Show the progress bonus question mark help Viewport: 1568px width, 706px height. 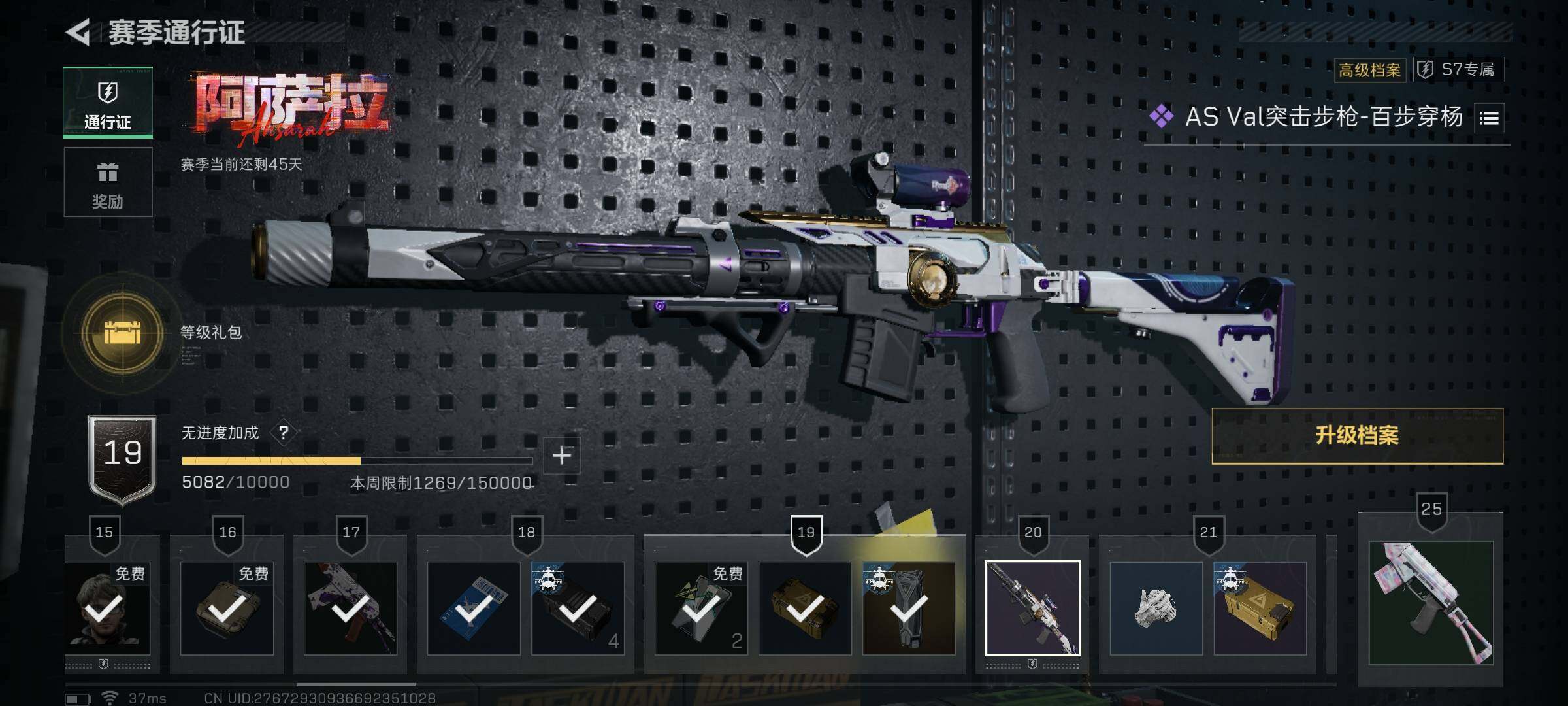(x=284, y=433)
